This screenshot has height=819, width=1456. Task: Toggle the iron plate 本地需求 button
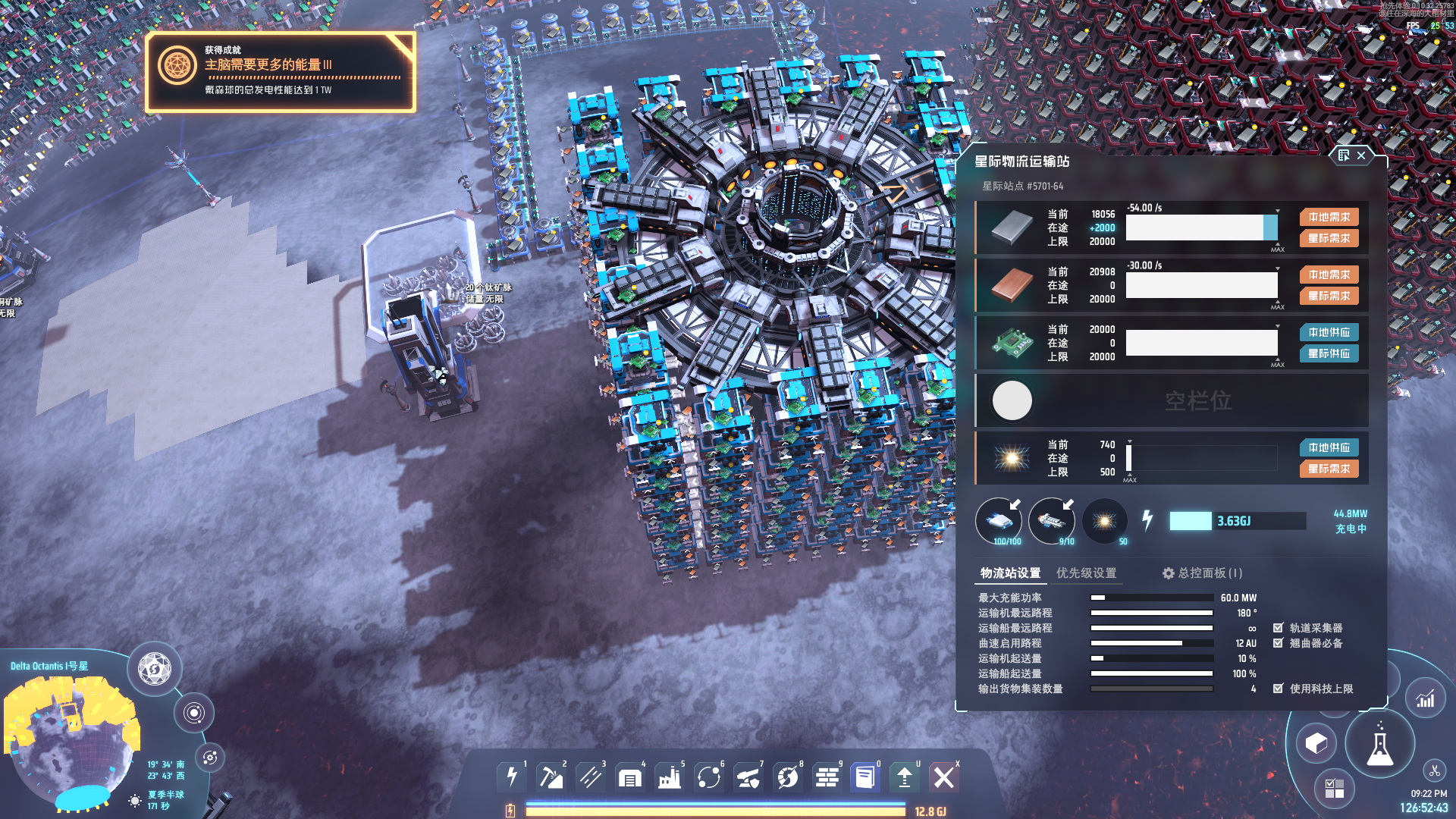(1329, 218)
